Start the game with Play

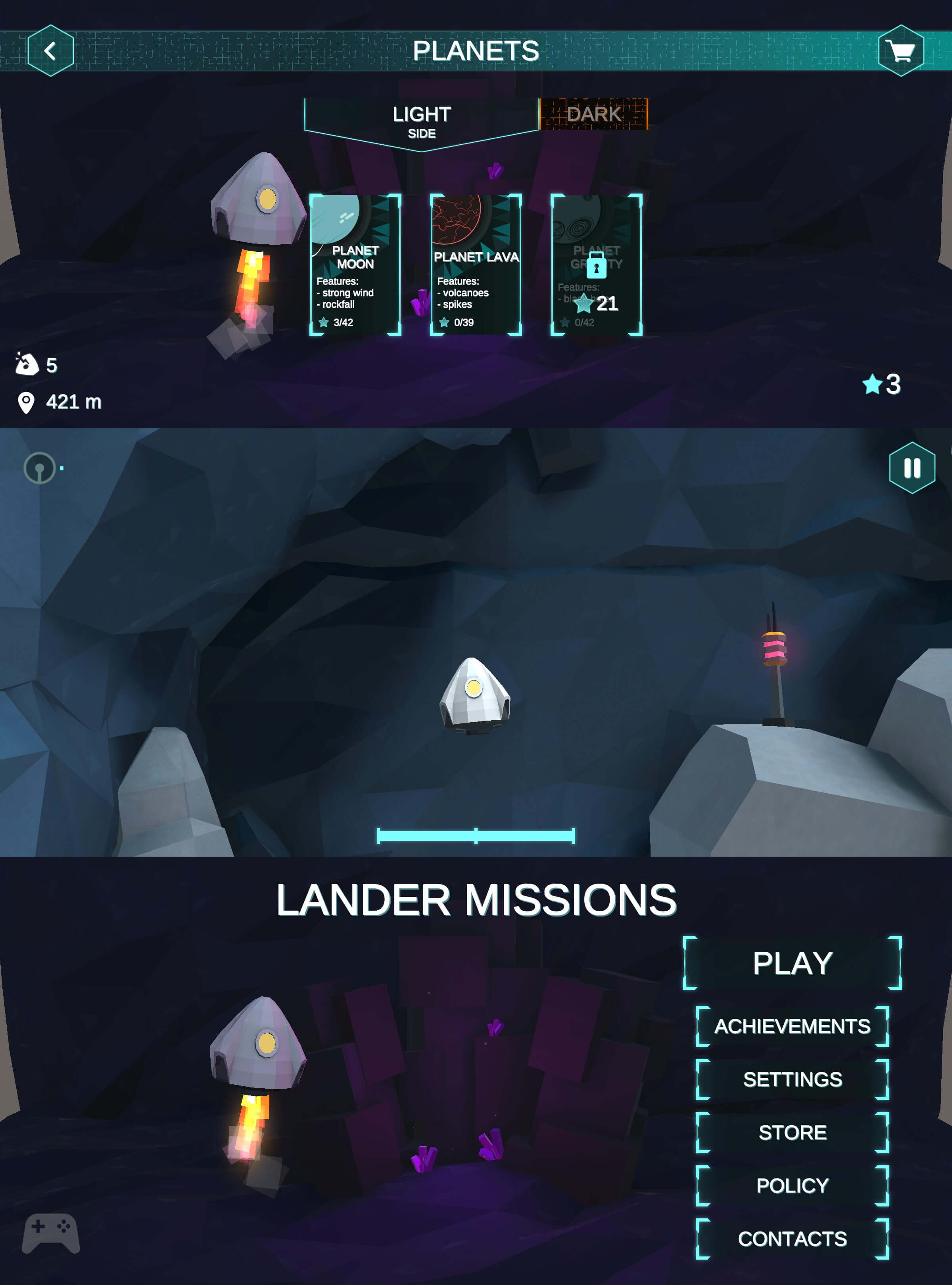(792, 963)
